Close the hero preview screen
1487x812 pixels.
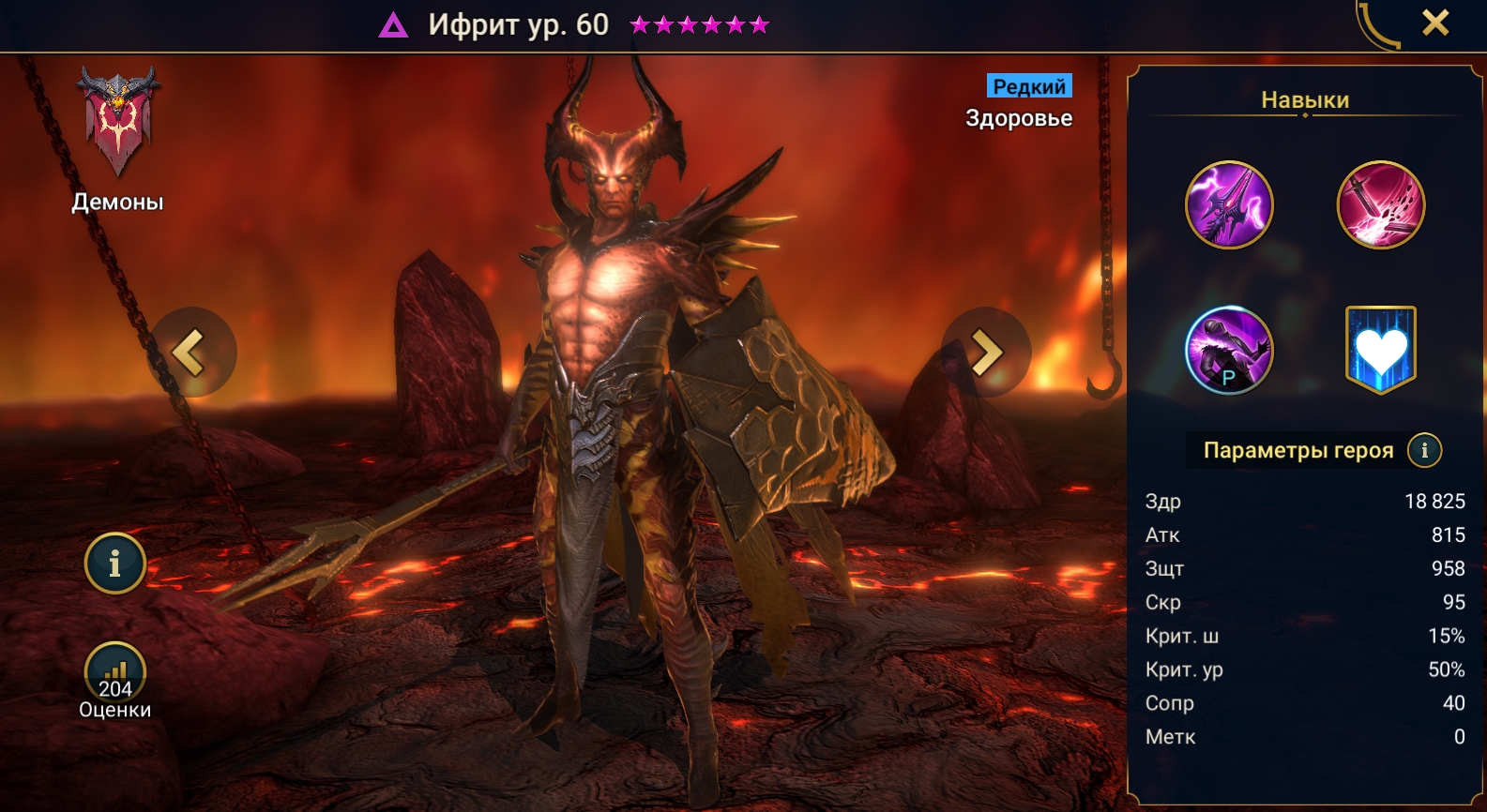pos(1435,23)
